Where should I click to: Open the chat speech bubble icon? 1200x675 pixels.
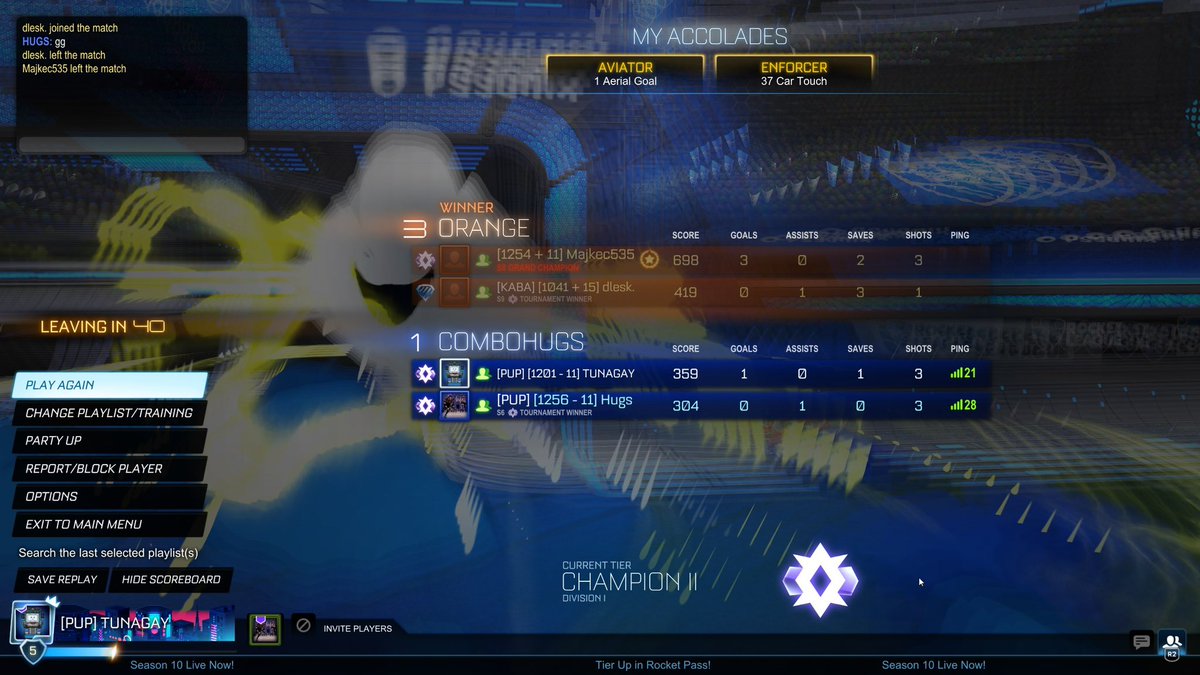(1141, 642)
